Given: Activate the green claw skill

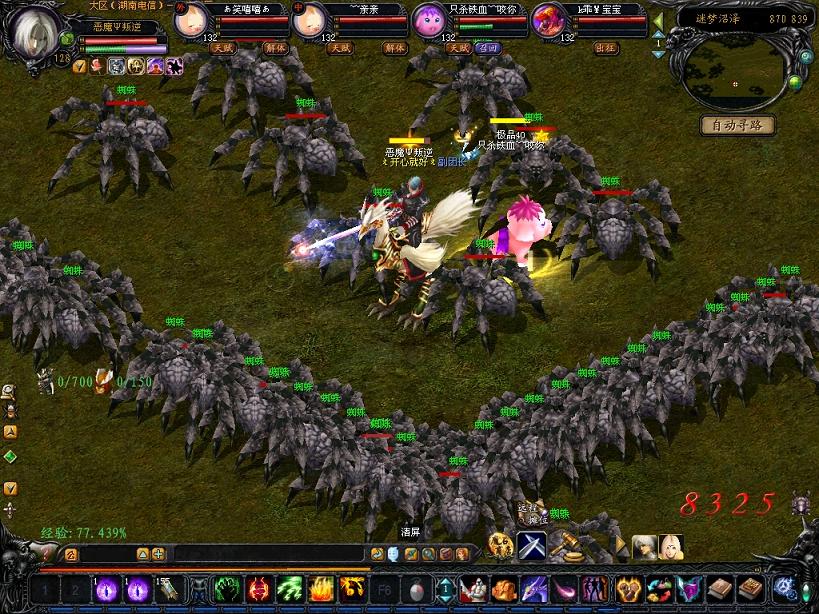Looking at the screenshot, I should coord(227,590).
